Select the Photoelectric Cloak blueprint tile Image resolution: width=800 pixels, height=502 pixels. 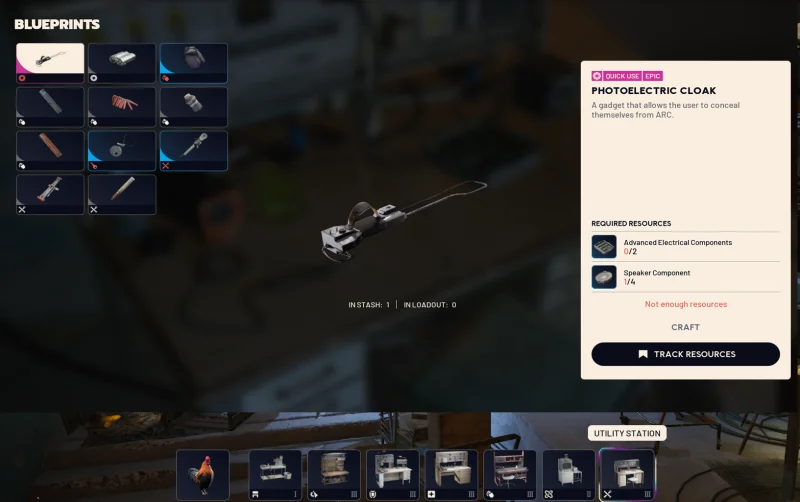[50, 62]
